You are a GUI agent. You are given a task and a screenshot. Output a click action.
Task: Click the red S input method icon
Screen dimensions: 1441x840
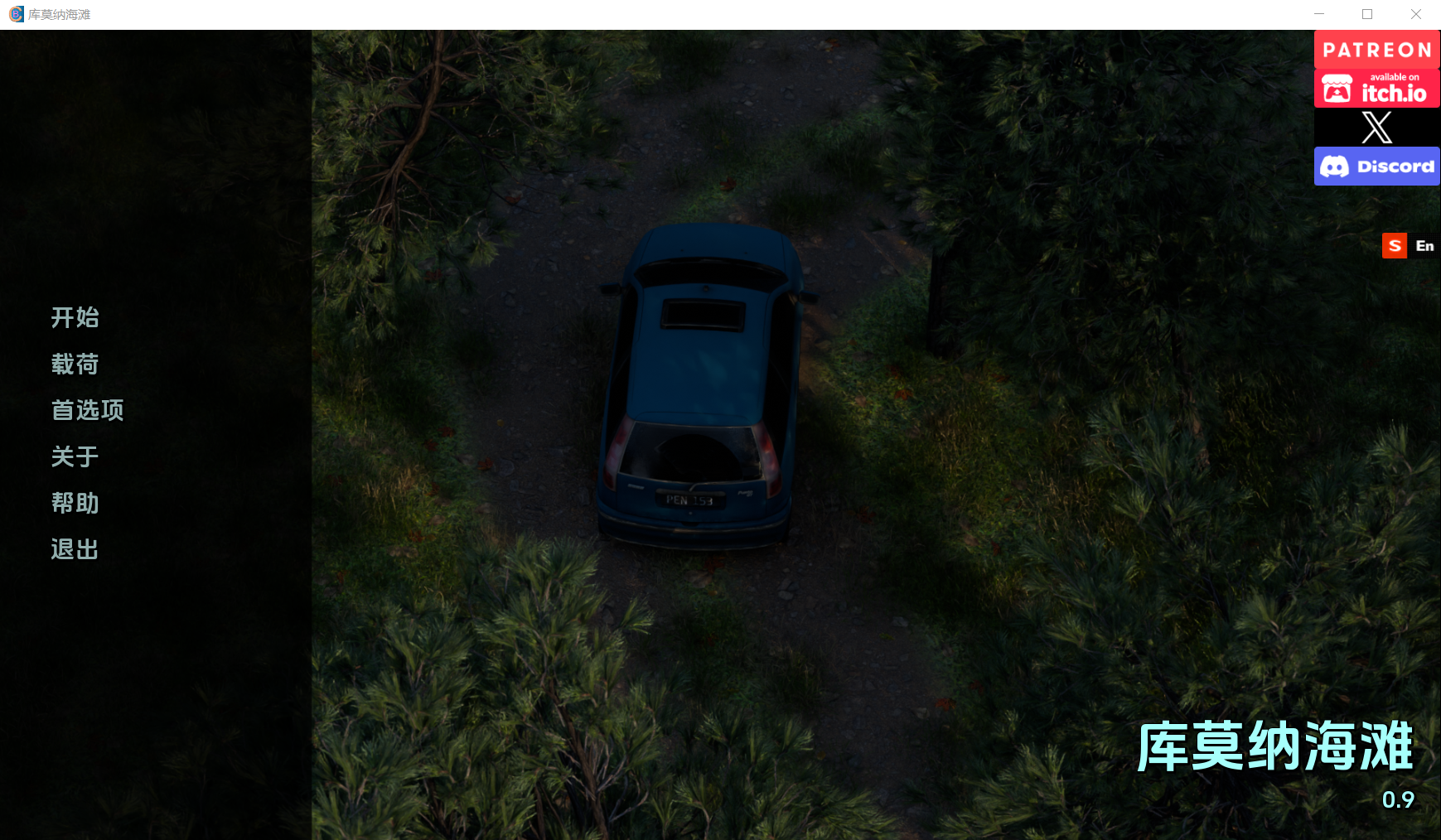click(1395, 246)
